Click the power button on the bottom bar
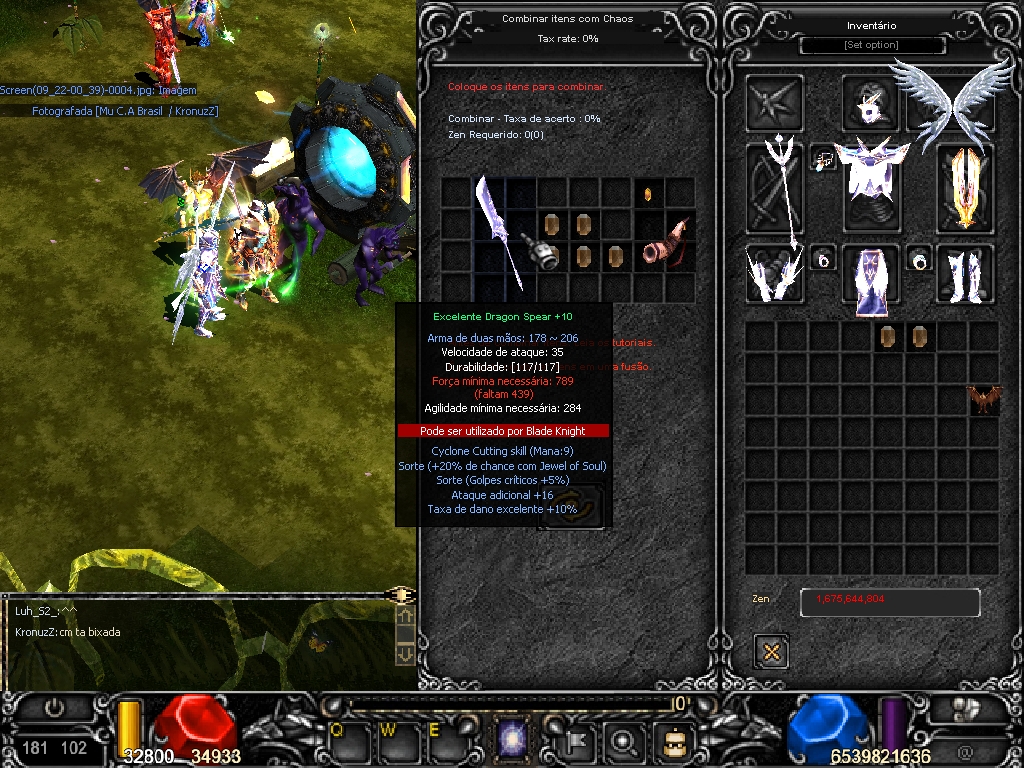 [54, 708]
